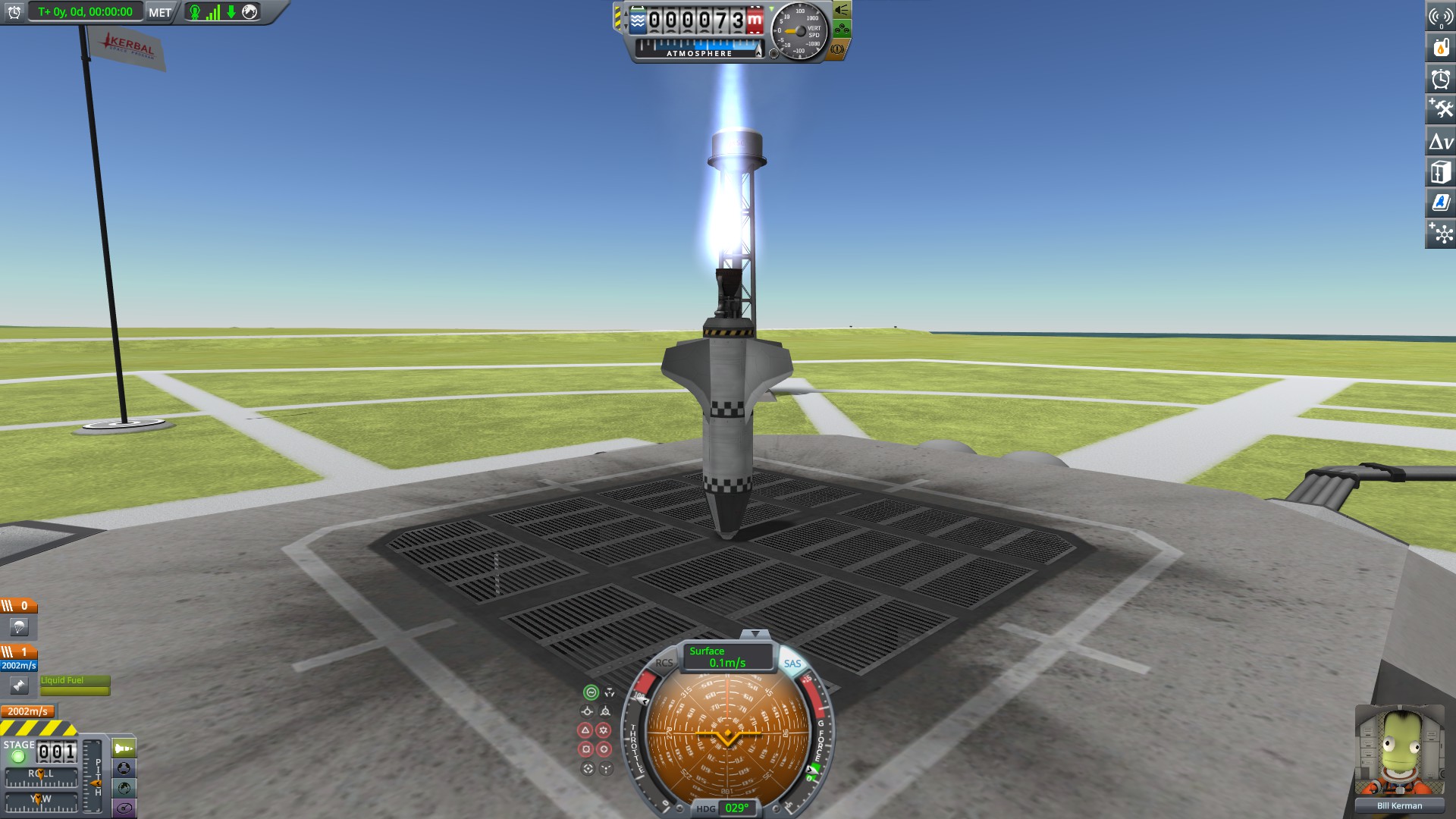Viewport: 1456px width, 819px height.
Task: Click the throttle gauge on the navball
Action: [x=637, y=739]
